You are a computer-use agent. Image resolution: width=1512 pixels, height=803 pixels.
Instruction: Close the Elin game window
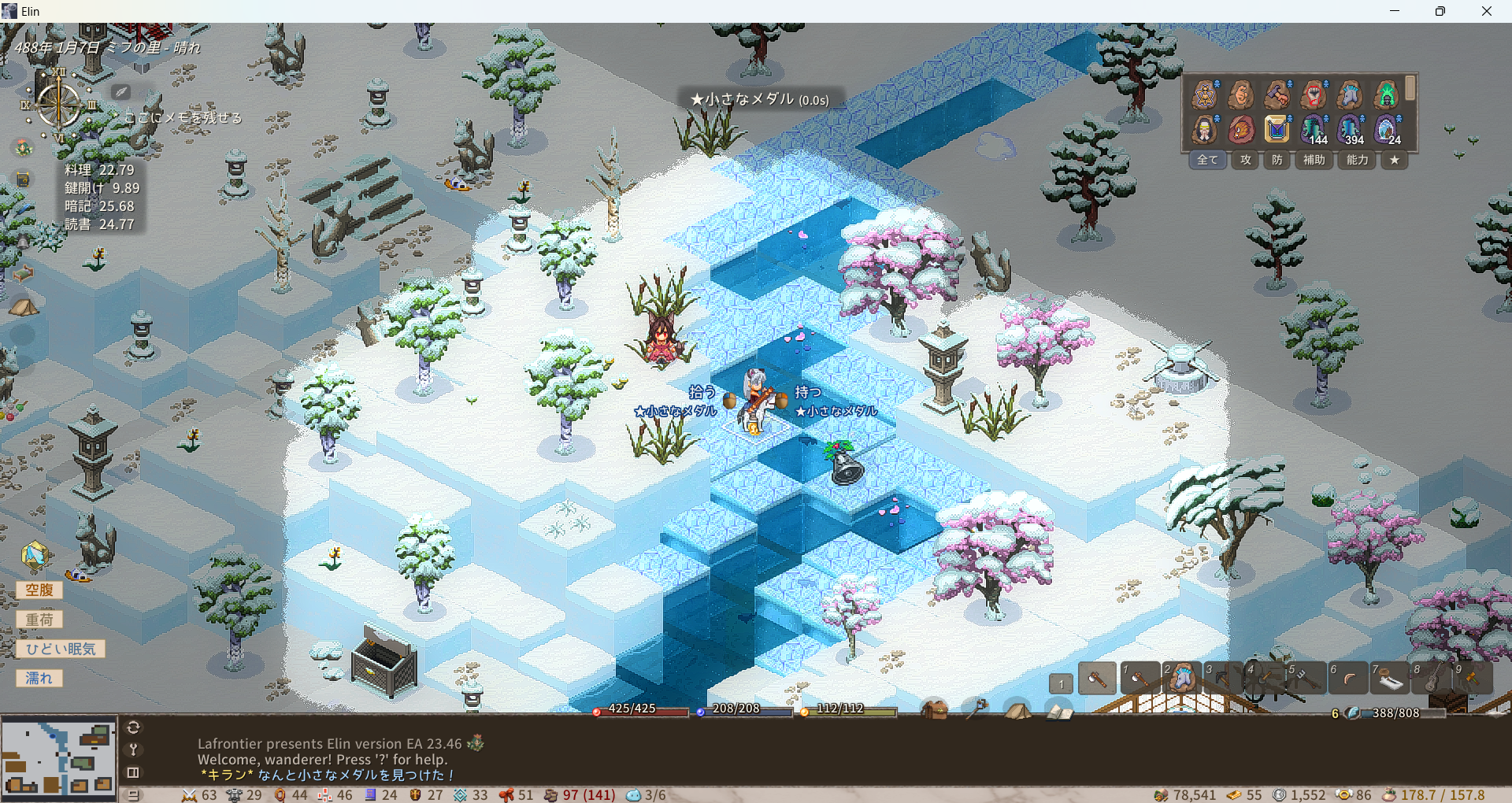tap(1486, 11)
